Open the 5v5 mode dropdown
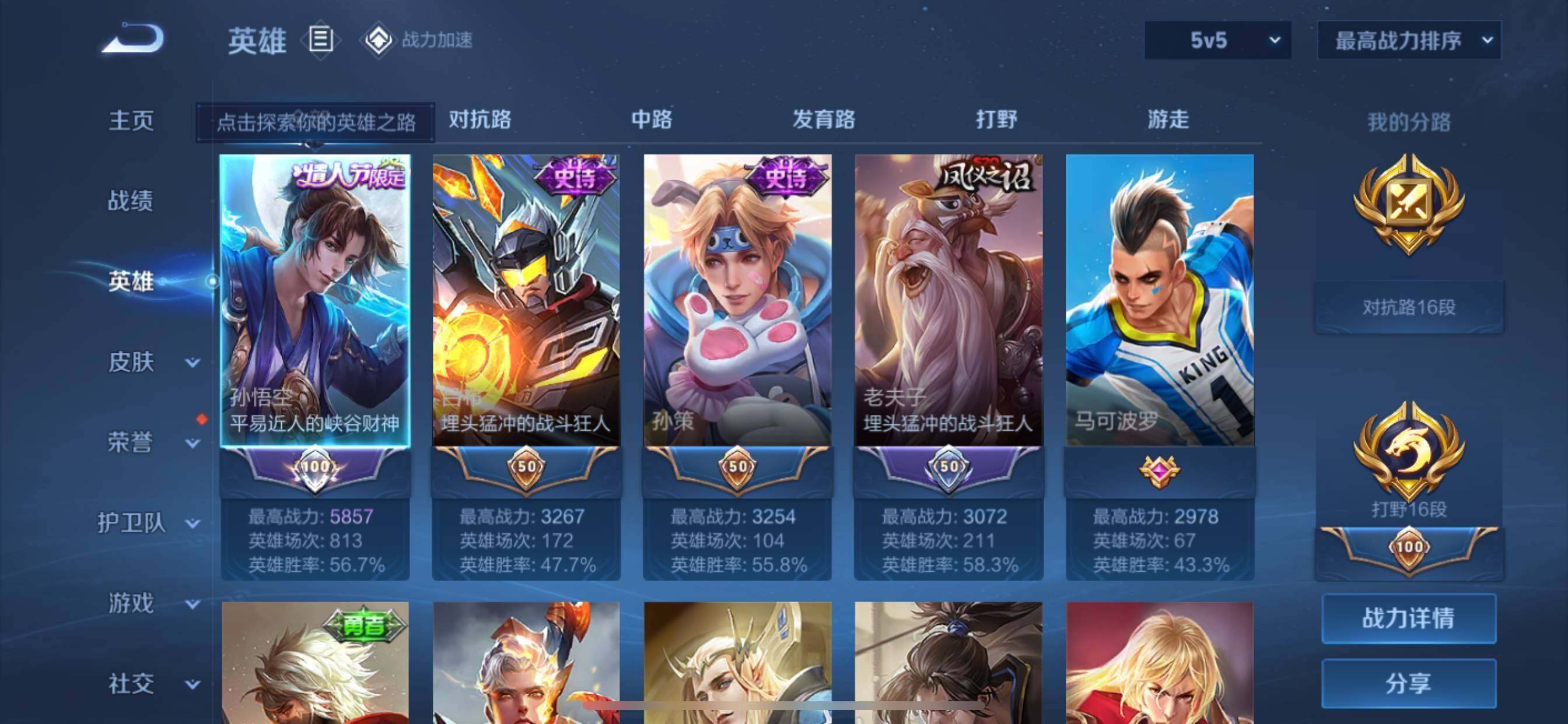 click(1217, 40)
